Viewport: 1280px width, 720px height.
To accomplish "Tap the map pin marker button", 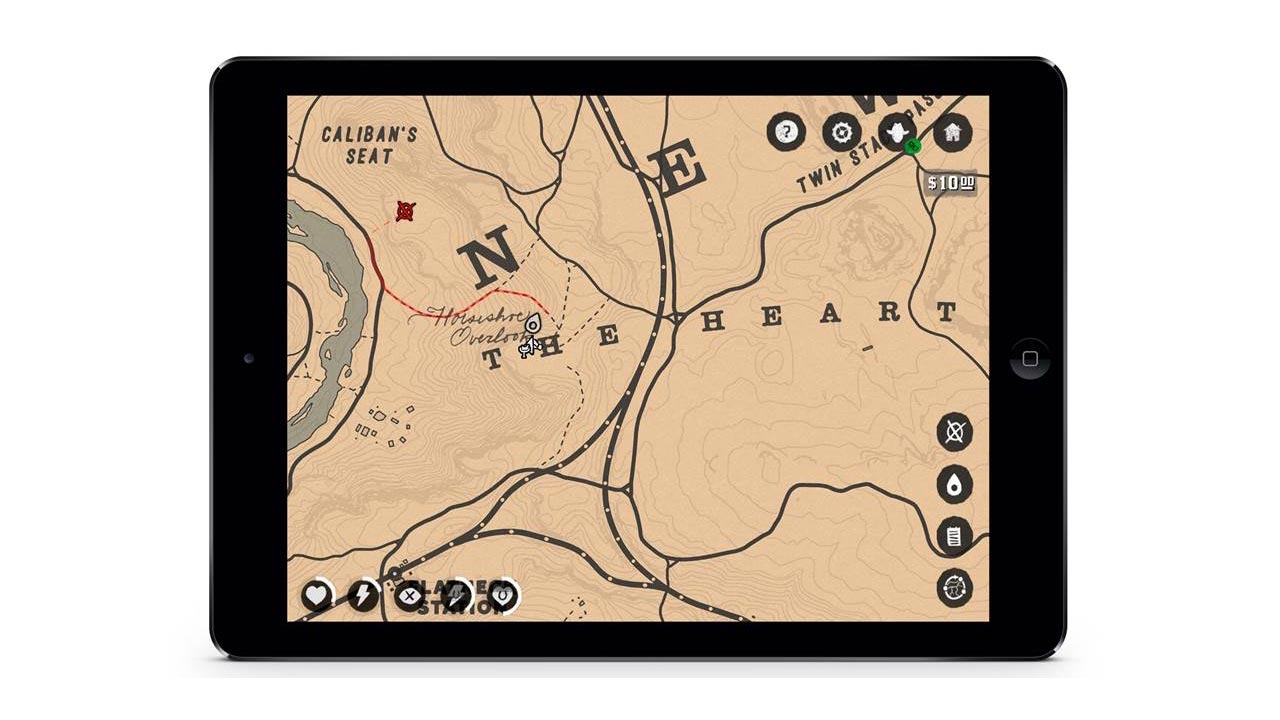I will (x=955, y=485).
